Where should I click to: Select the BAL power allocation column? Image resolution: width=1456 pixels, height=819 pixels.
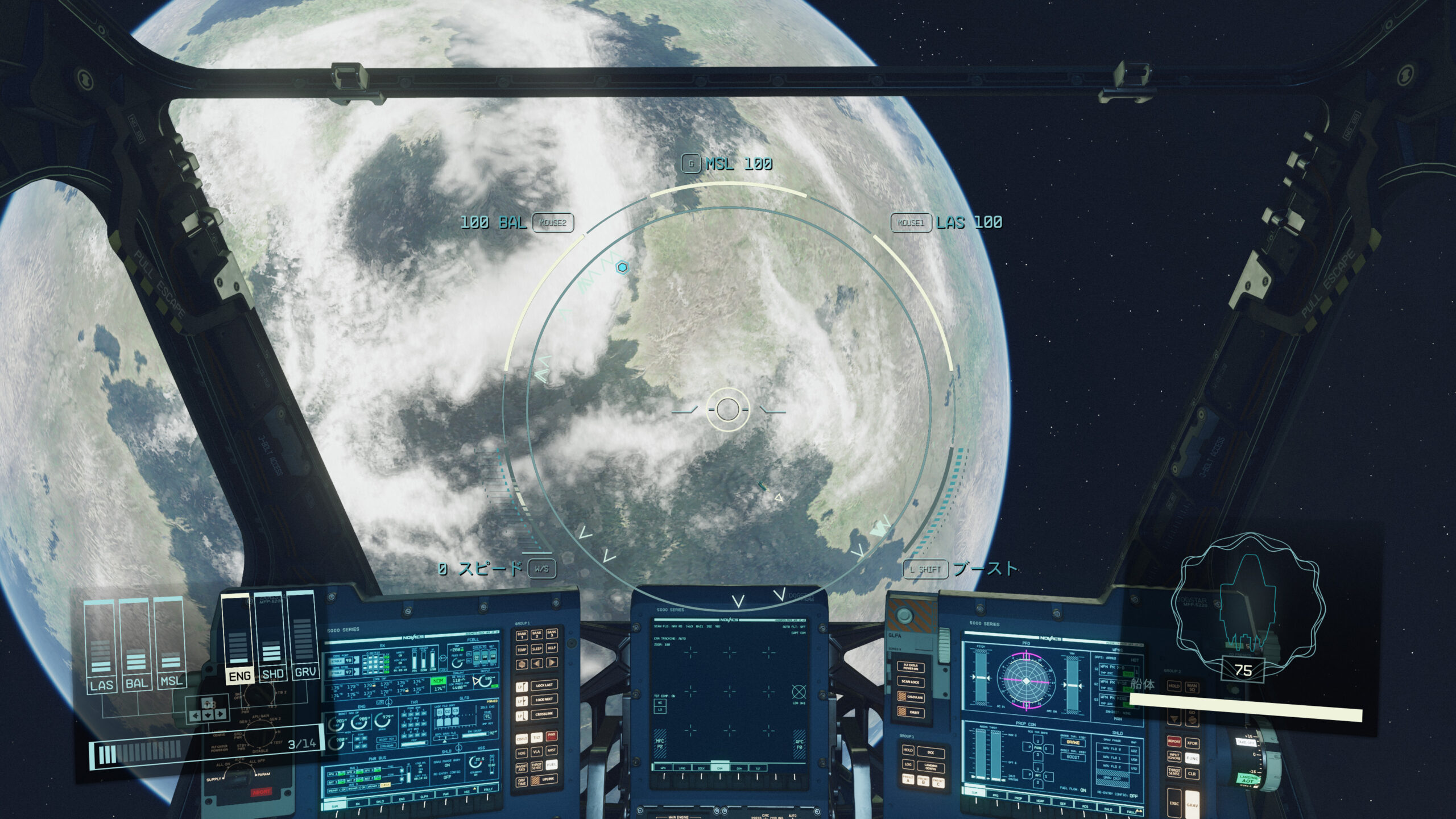[136, 646]
